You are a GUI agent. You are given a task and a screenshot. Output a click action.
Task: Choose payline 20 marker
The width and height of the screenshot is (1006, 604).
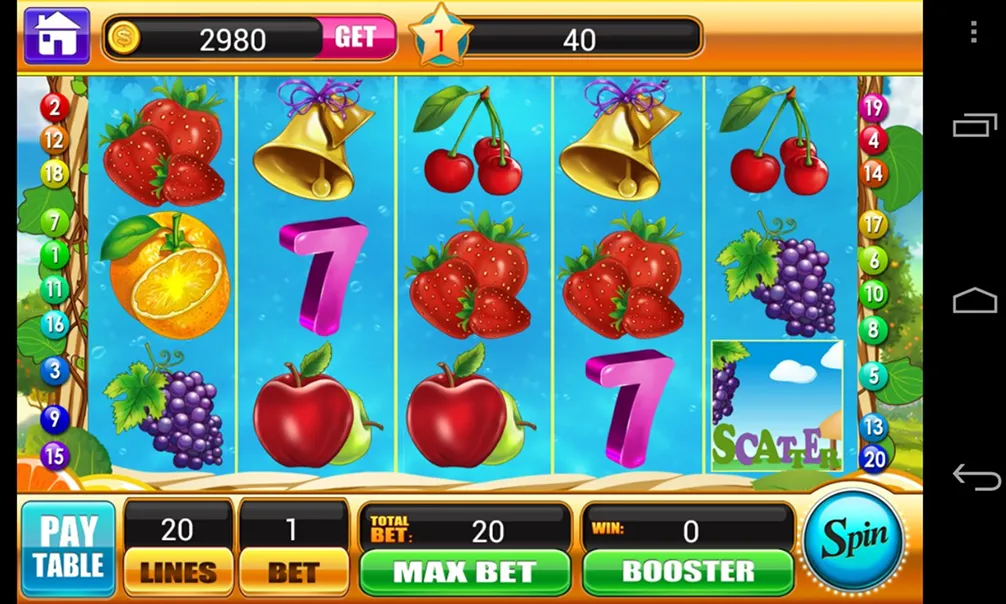[874, 458]
